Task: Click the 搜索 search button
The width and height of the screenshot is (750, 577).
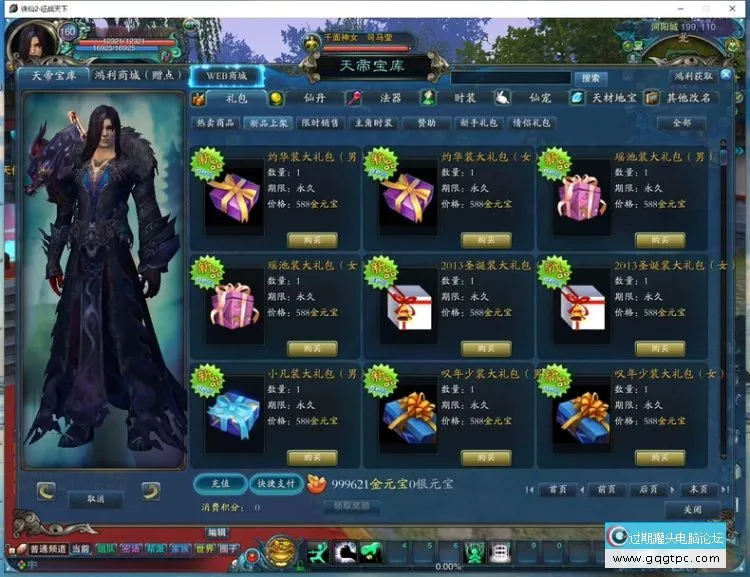Action: (x=590, y=77)
